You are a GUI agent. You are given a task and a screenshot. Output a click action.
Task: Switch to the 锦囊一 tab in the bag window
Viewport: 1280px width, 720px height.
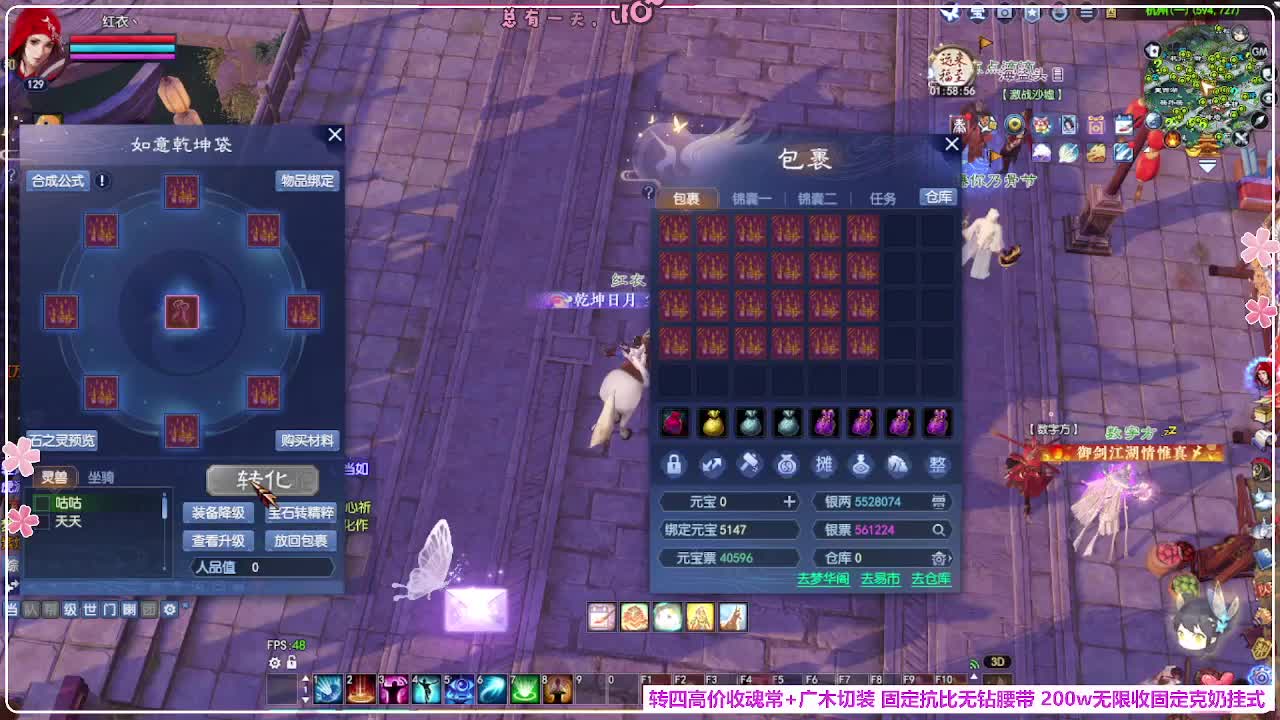pos(749,198)
